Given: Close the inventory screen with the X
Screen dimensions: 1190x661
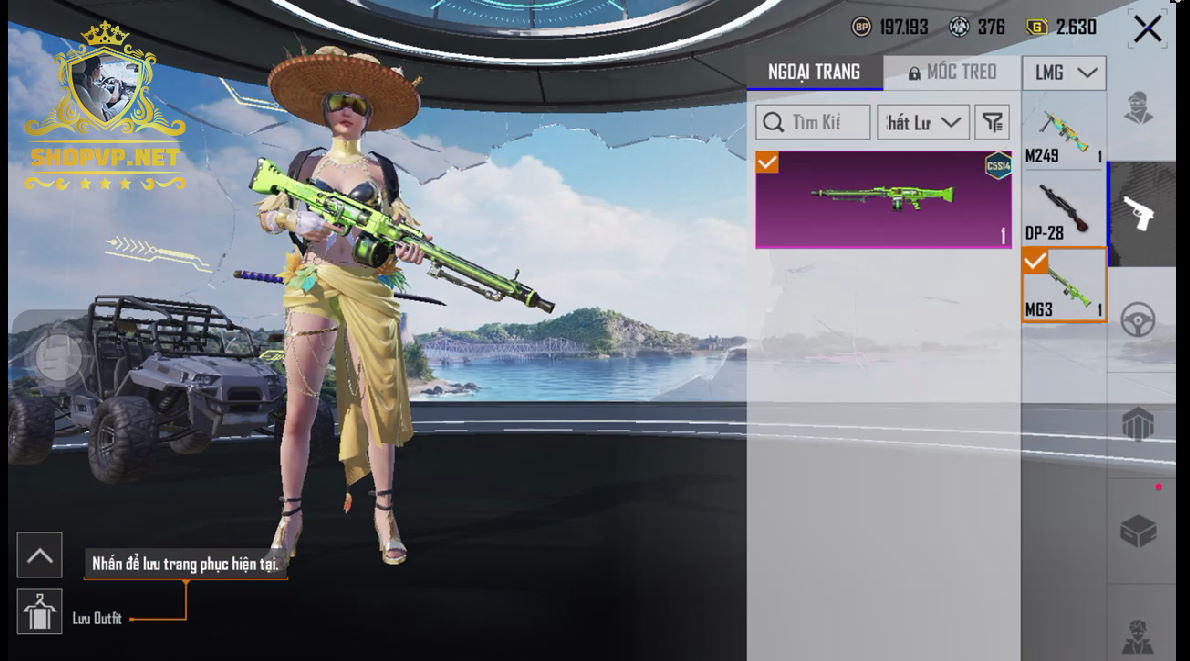Looking at the screenshot, I should (x=1147, y=29).
